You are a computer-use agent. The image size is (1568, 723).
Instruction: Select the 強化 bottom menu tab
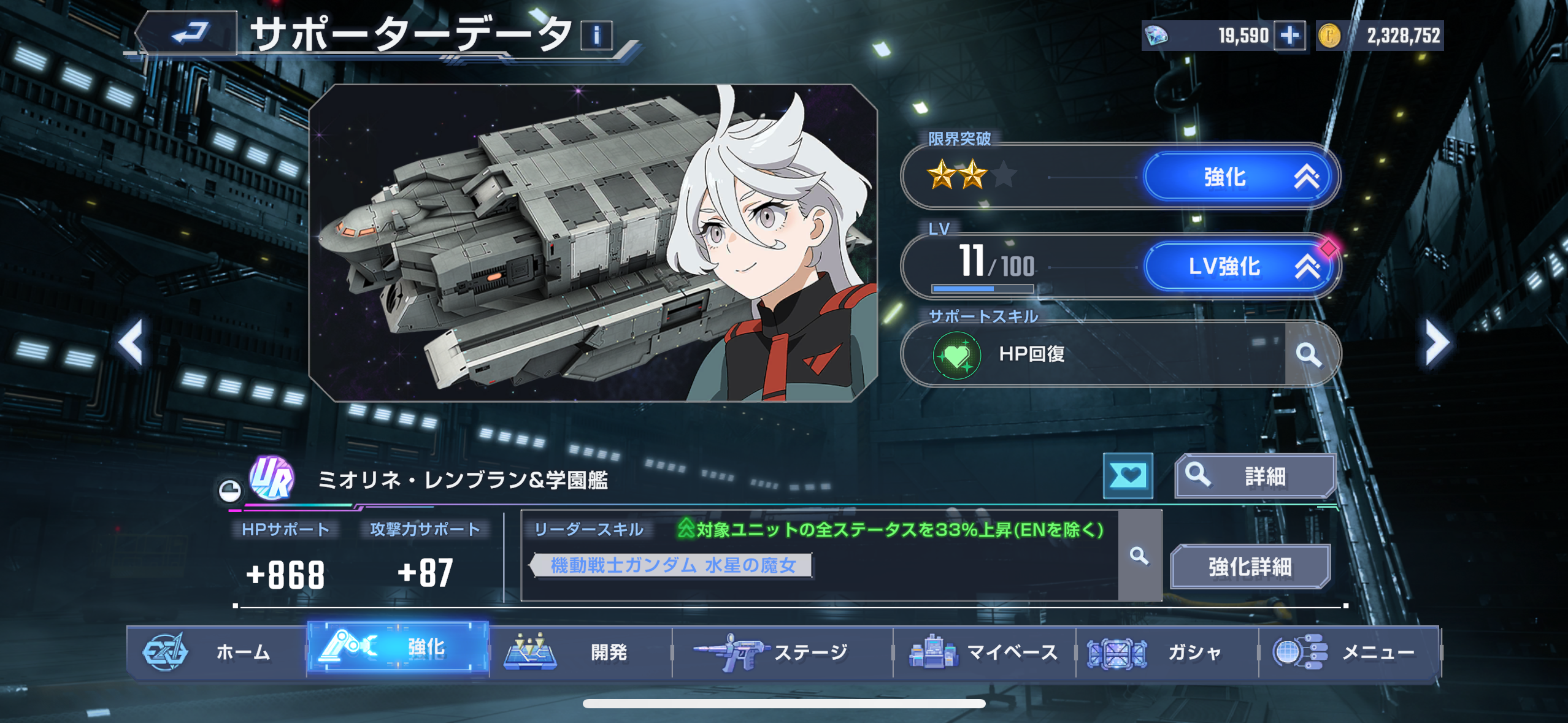[x=398, y=648]
